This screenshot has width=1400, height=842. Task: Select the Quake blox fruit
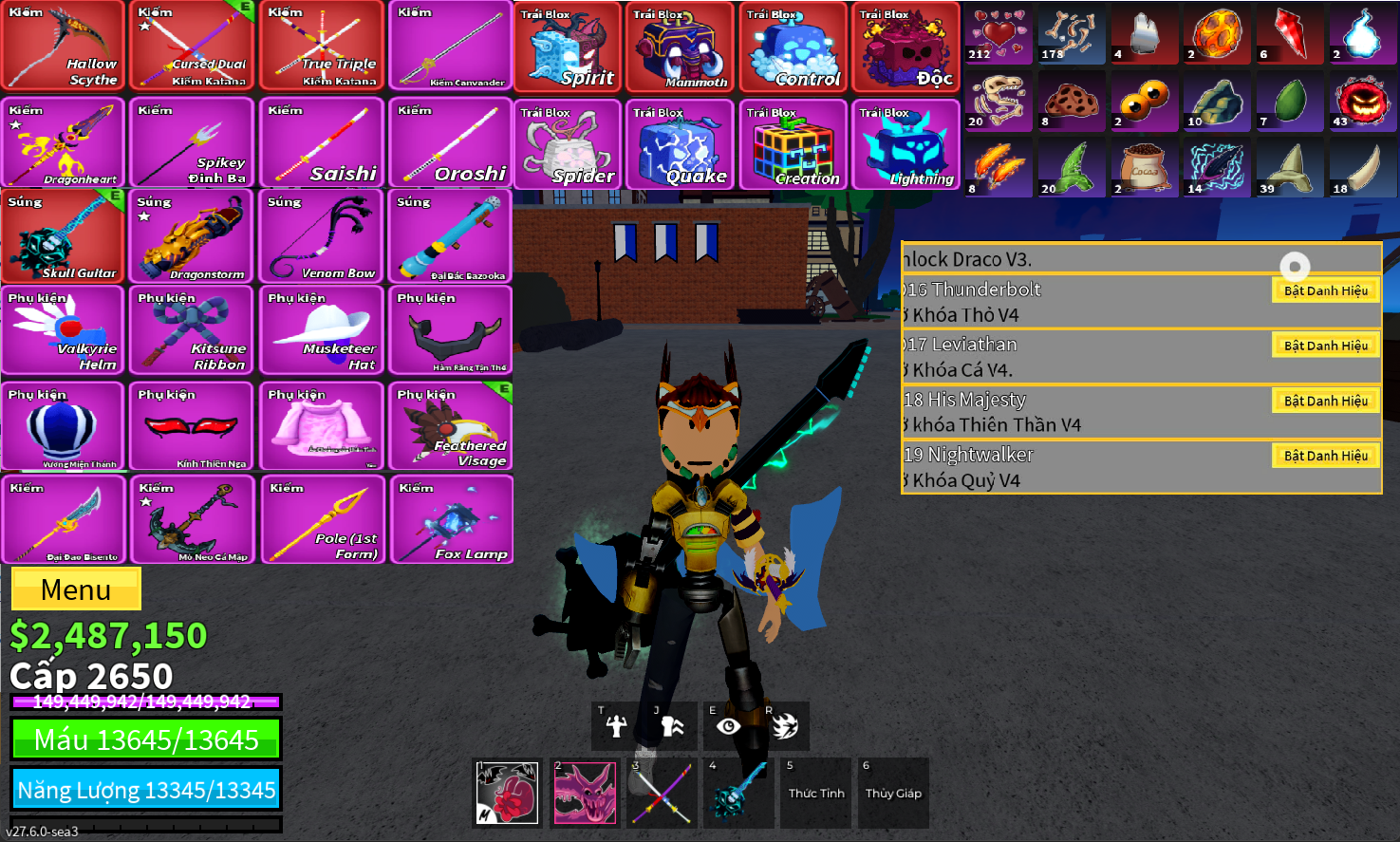(x=680, y=145)
